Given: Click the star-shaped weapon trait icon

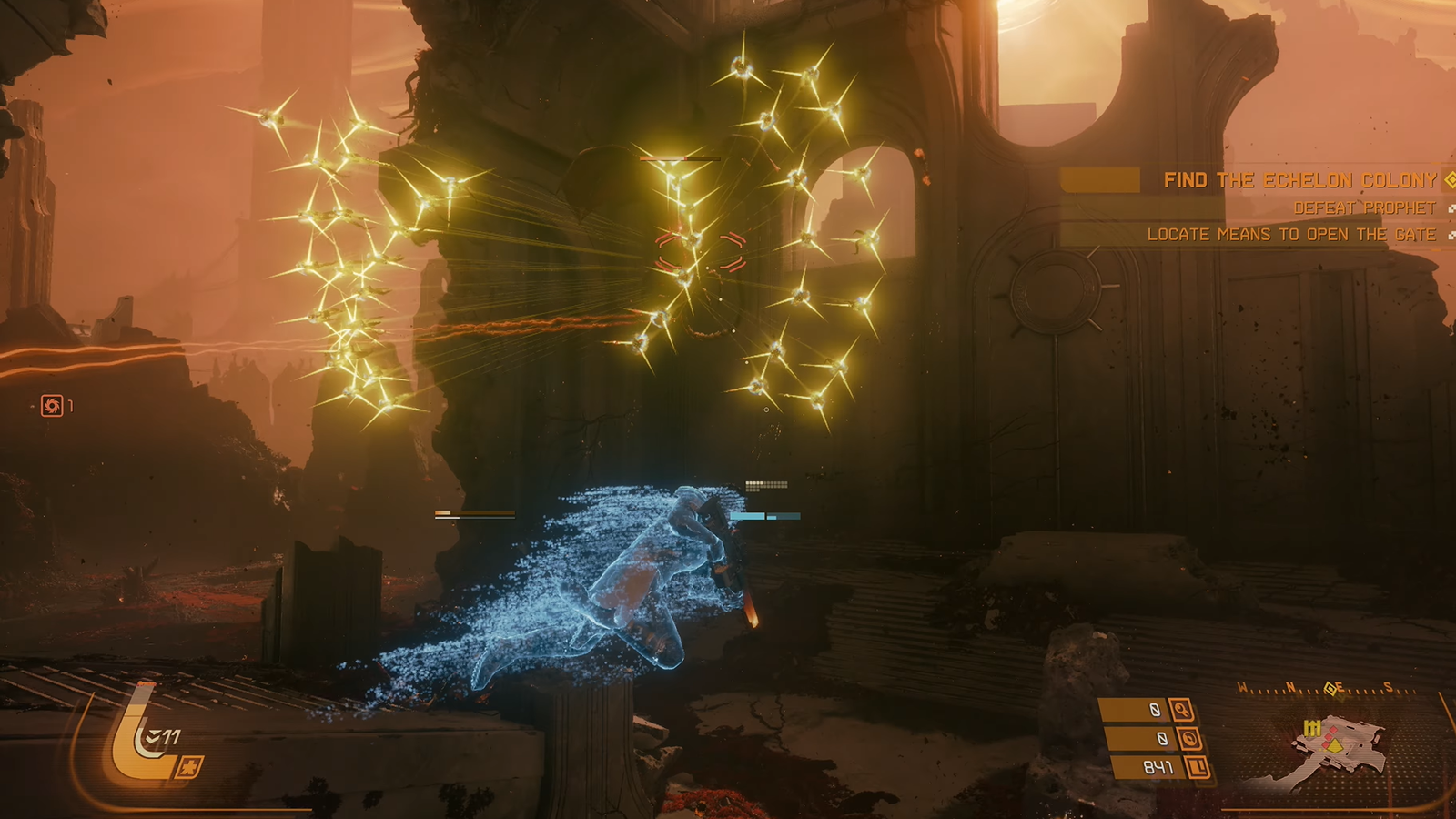Looking at the screenshot, I should pyautogui.click(x=189, y=768).
